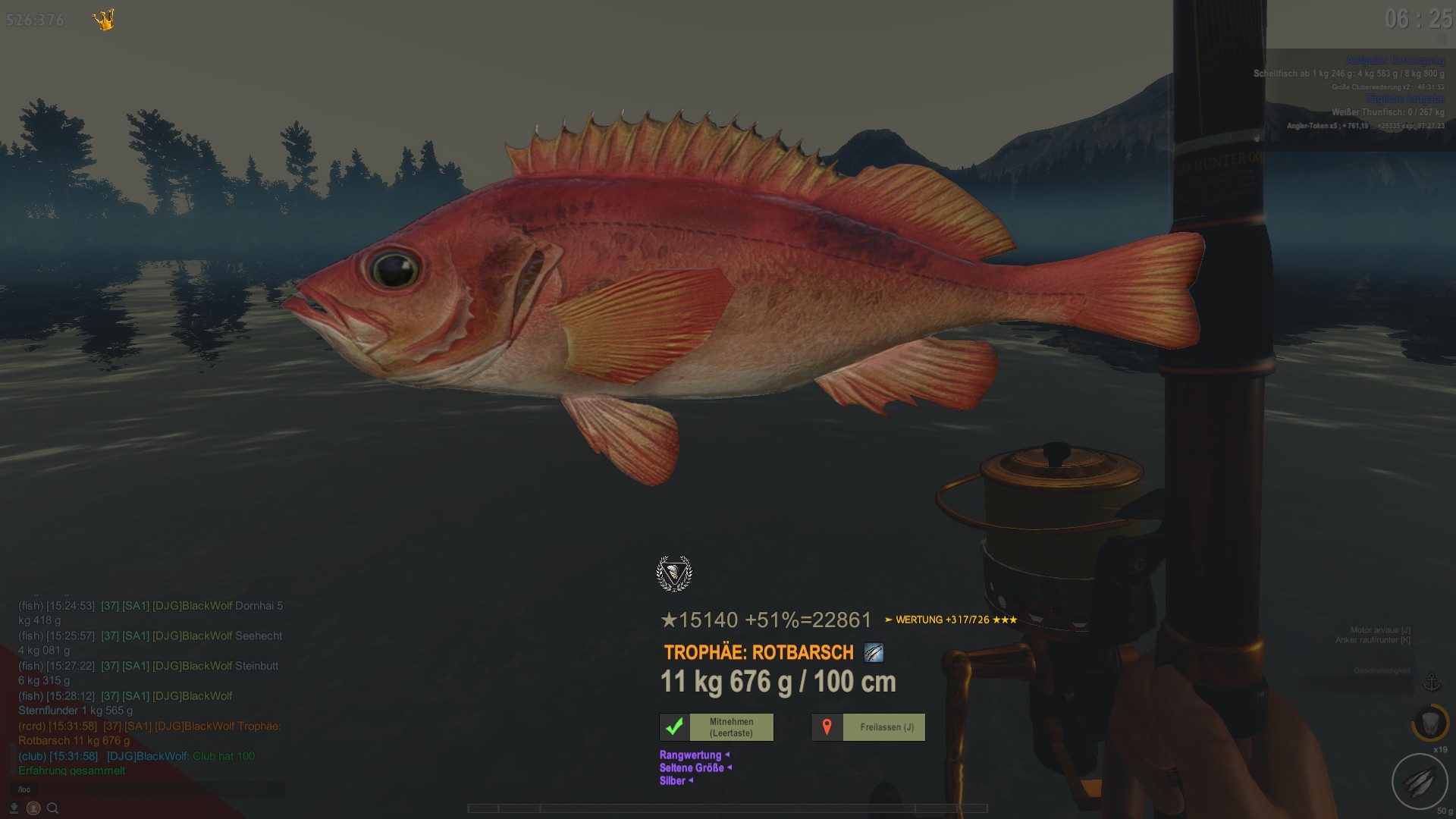Select the round bait fish slot
The height and width of the screenshot is (819, 1456).
[1420, 782]
